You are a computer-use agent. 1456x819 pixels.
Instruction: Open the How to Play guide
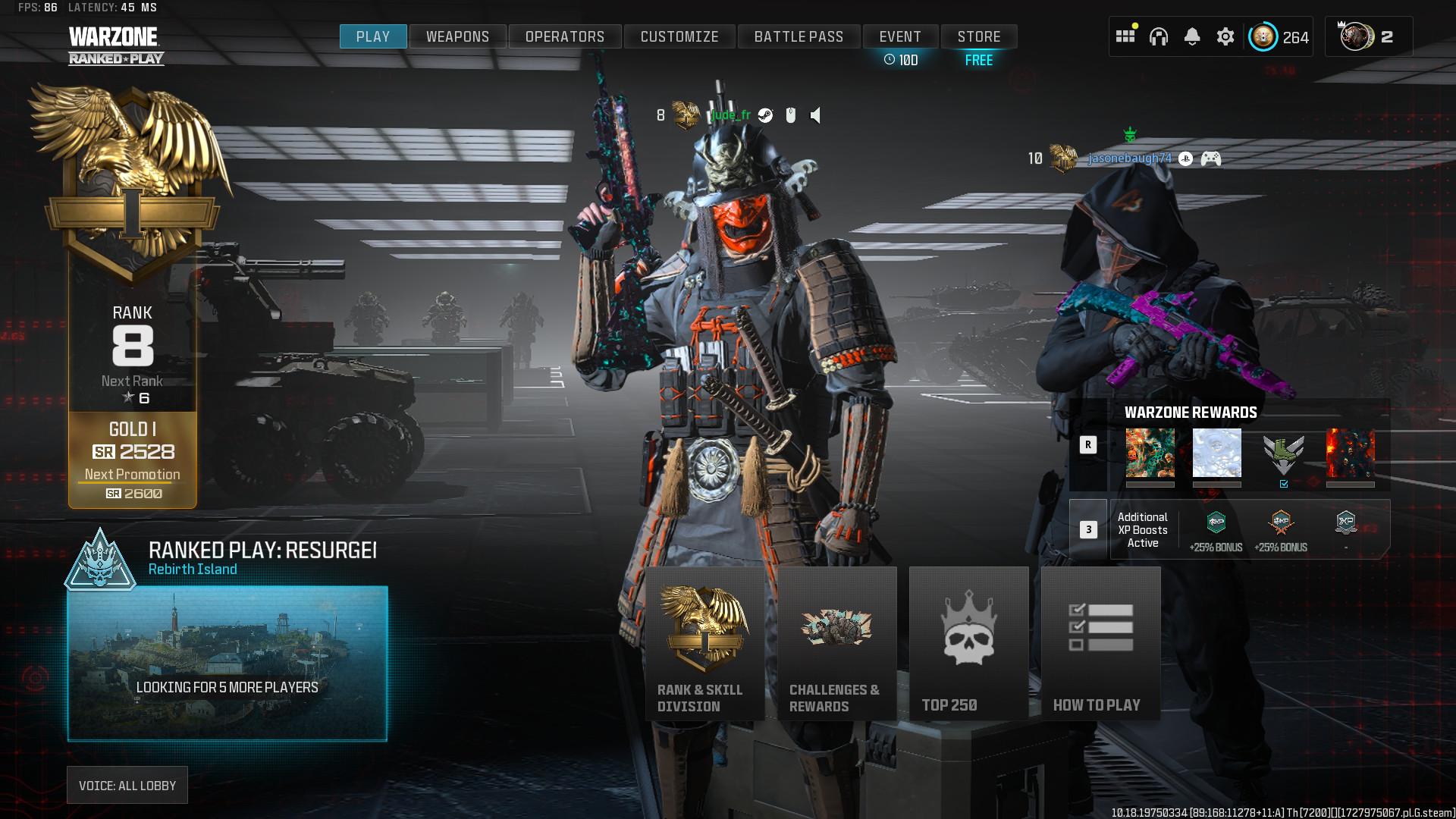1100,643
